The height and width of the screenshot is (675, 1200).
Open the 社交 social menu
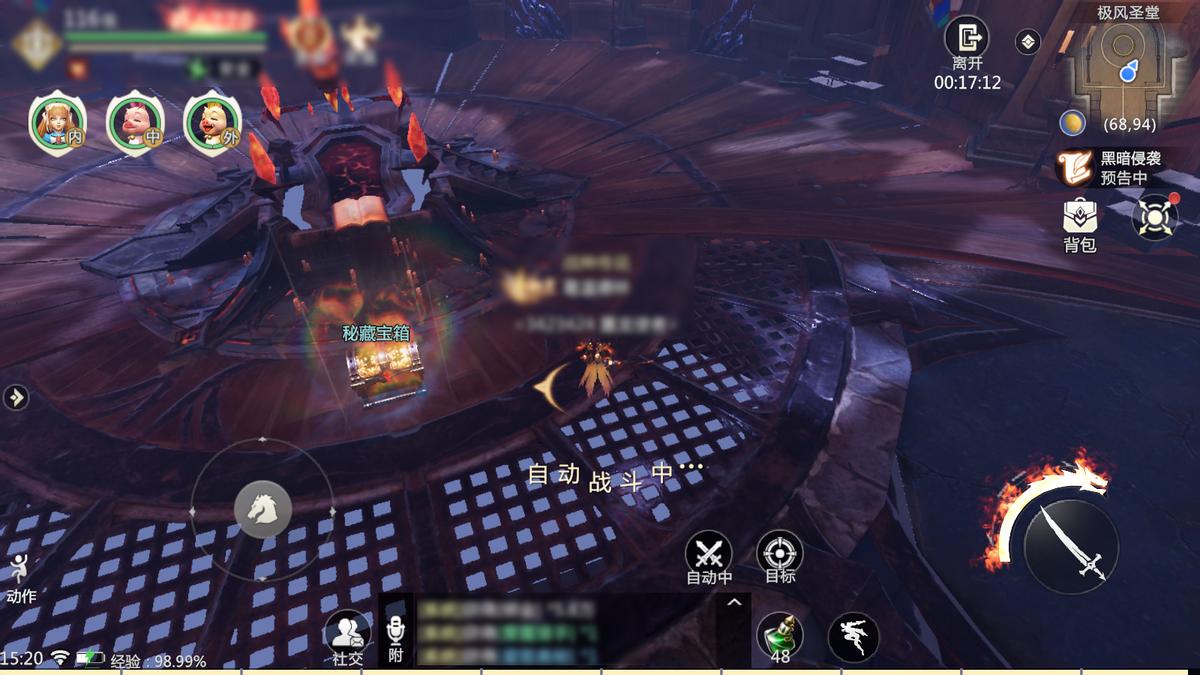(347, 634)
